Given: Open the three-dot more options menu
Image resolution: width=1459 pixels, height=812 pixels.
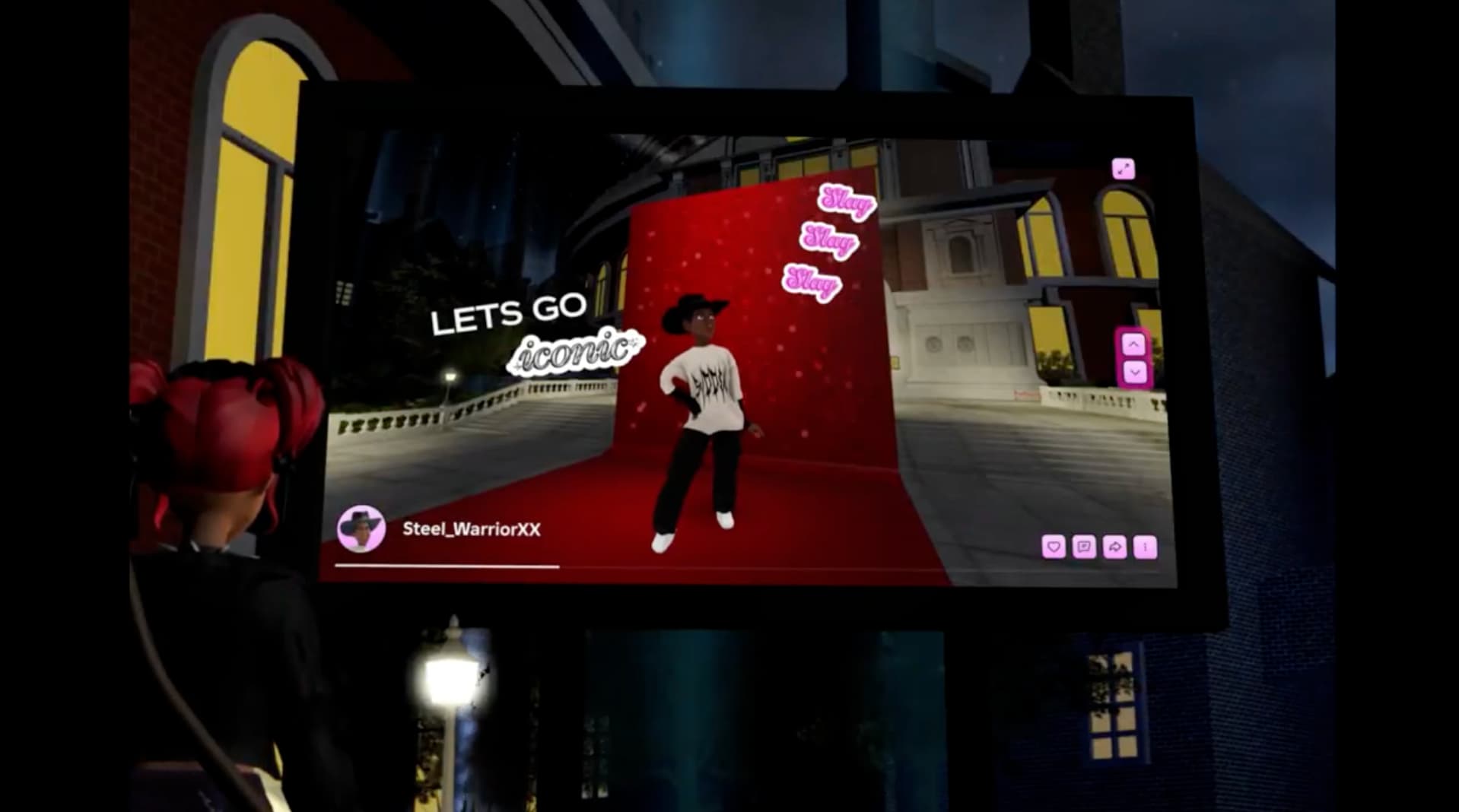Looking at the screenshot, I should point(1145,547).
